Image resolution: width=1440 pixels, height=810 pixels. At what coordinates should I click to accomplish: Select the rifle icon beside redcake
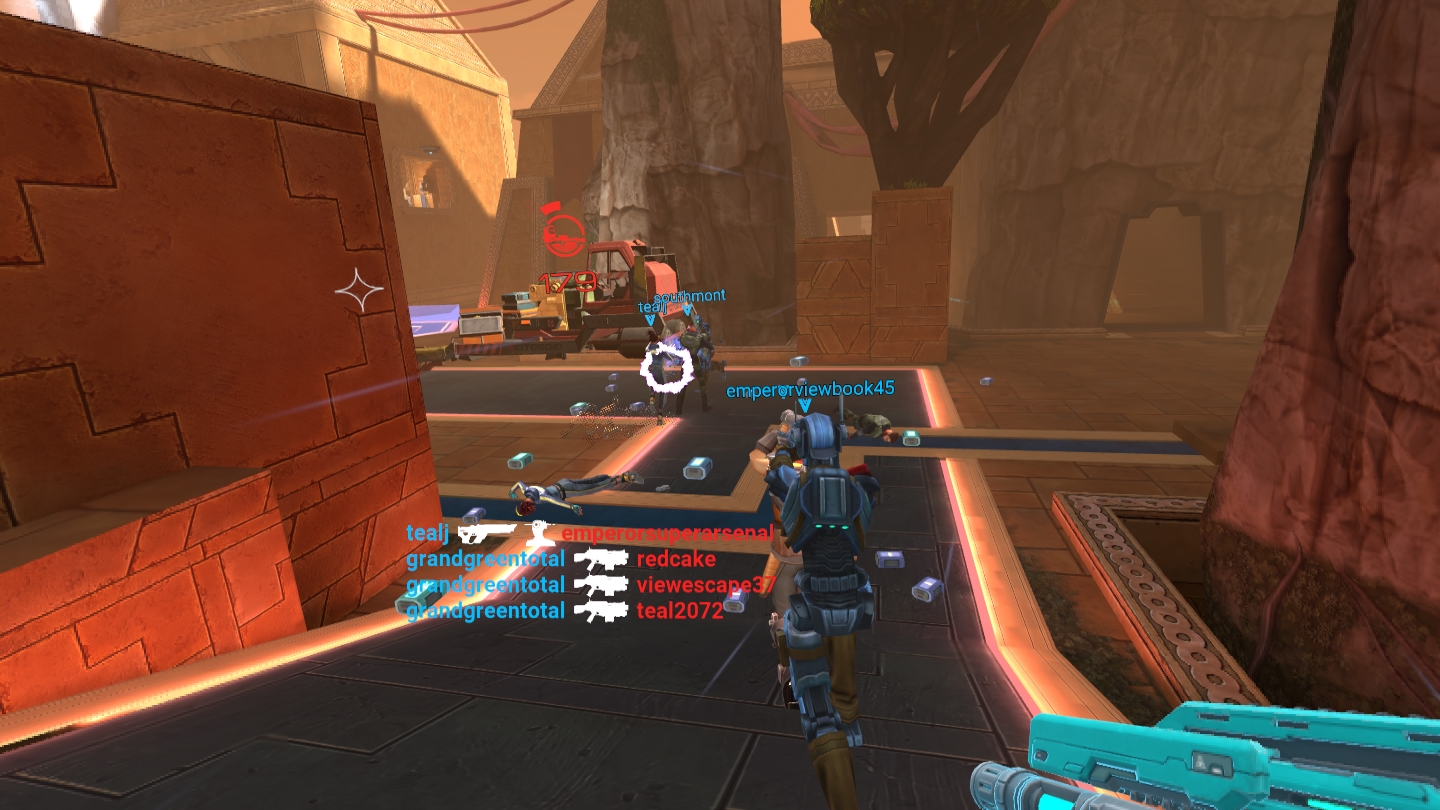click(600, 560)
